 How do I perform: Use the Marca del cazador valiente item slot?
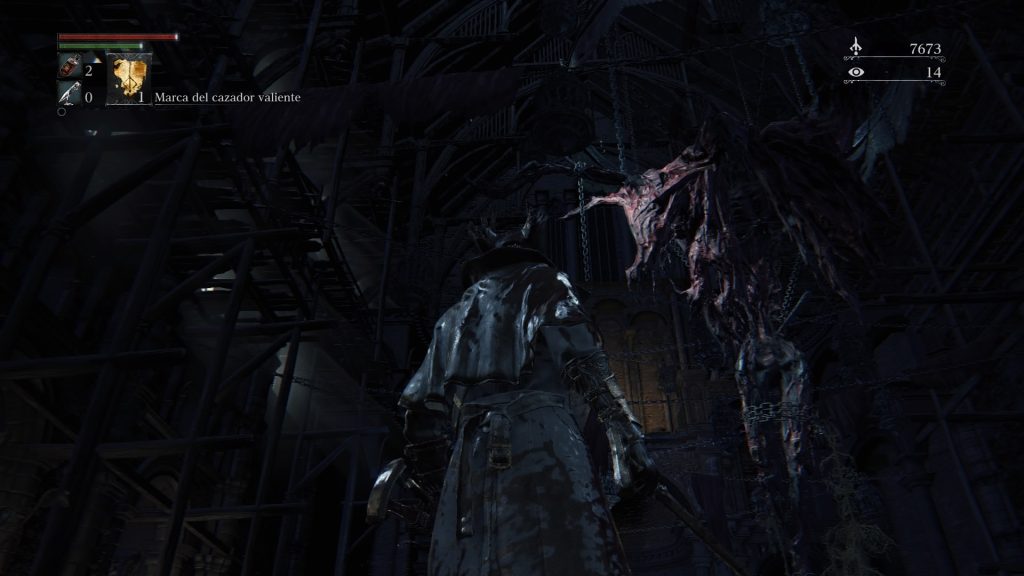click(x=129, y=79)
